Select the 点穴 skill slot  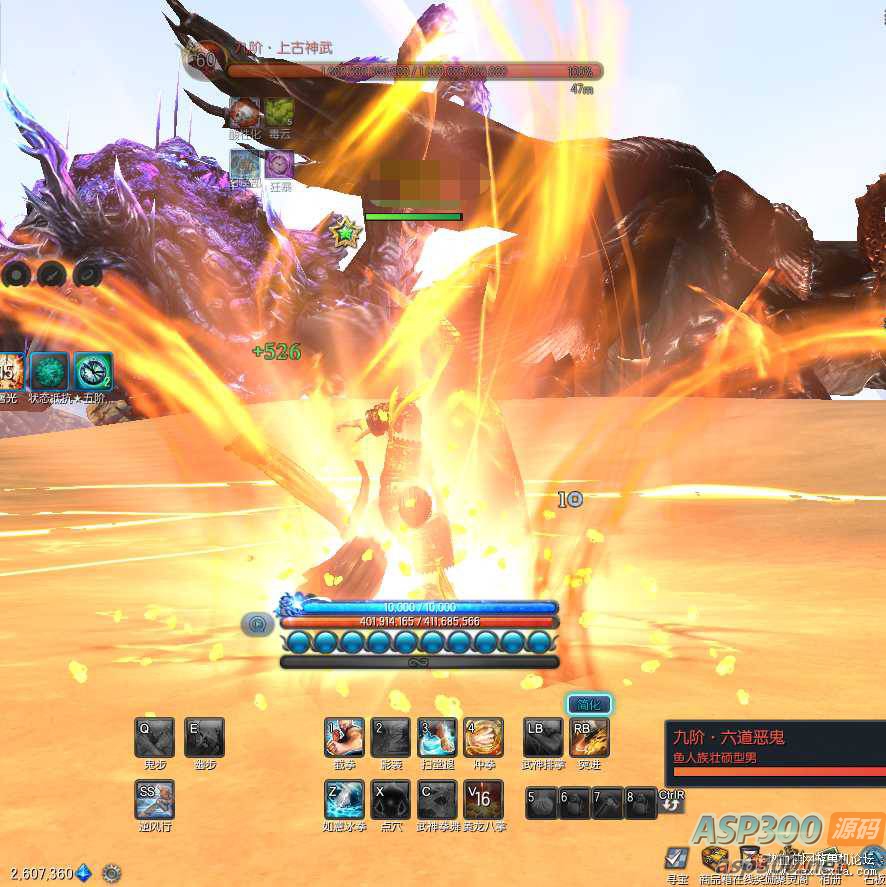[x=391, y=800]
